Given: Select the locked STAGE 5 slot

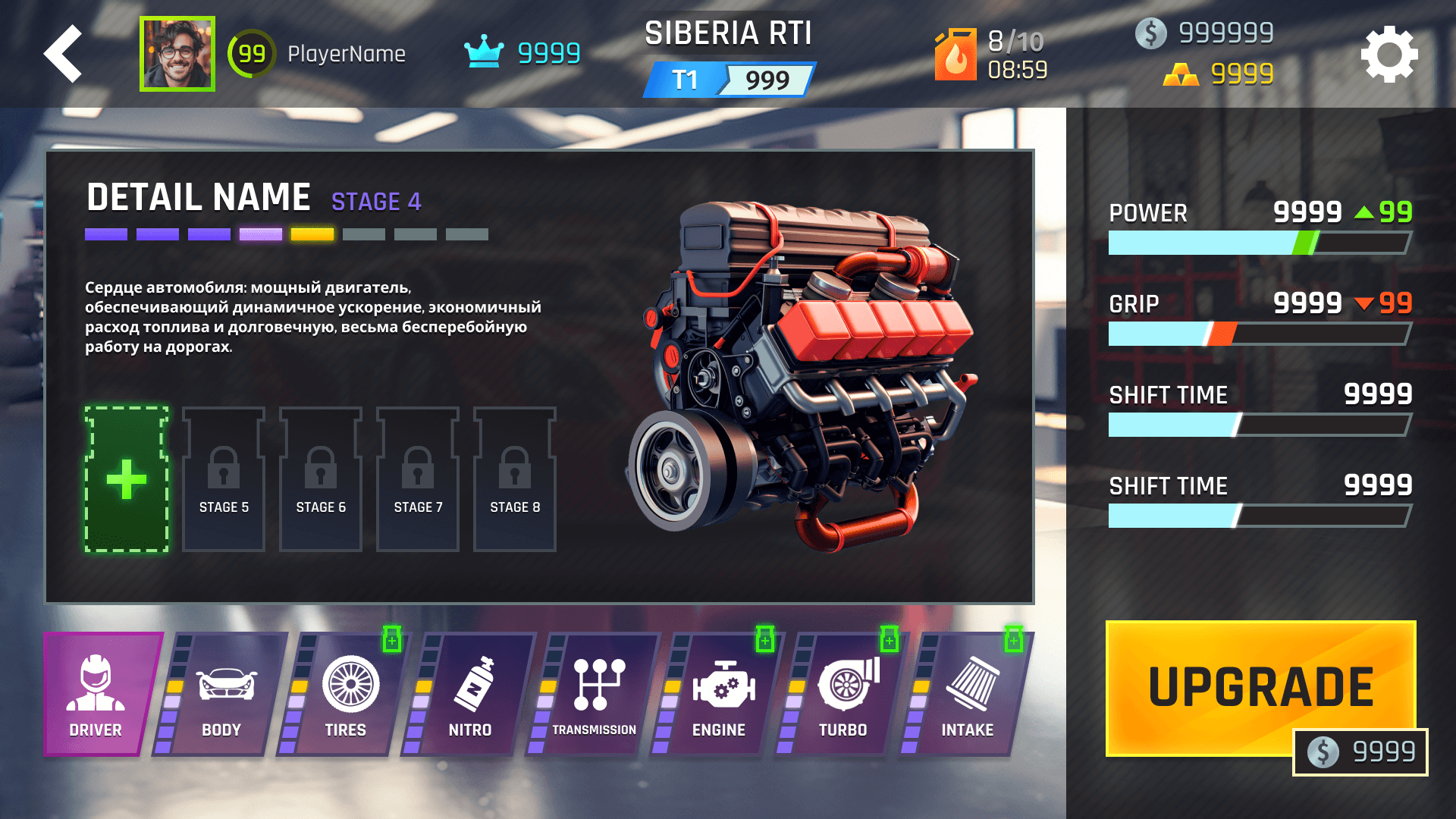Looking at the screenshot, I should 224,479.
